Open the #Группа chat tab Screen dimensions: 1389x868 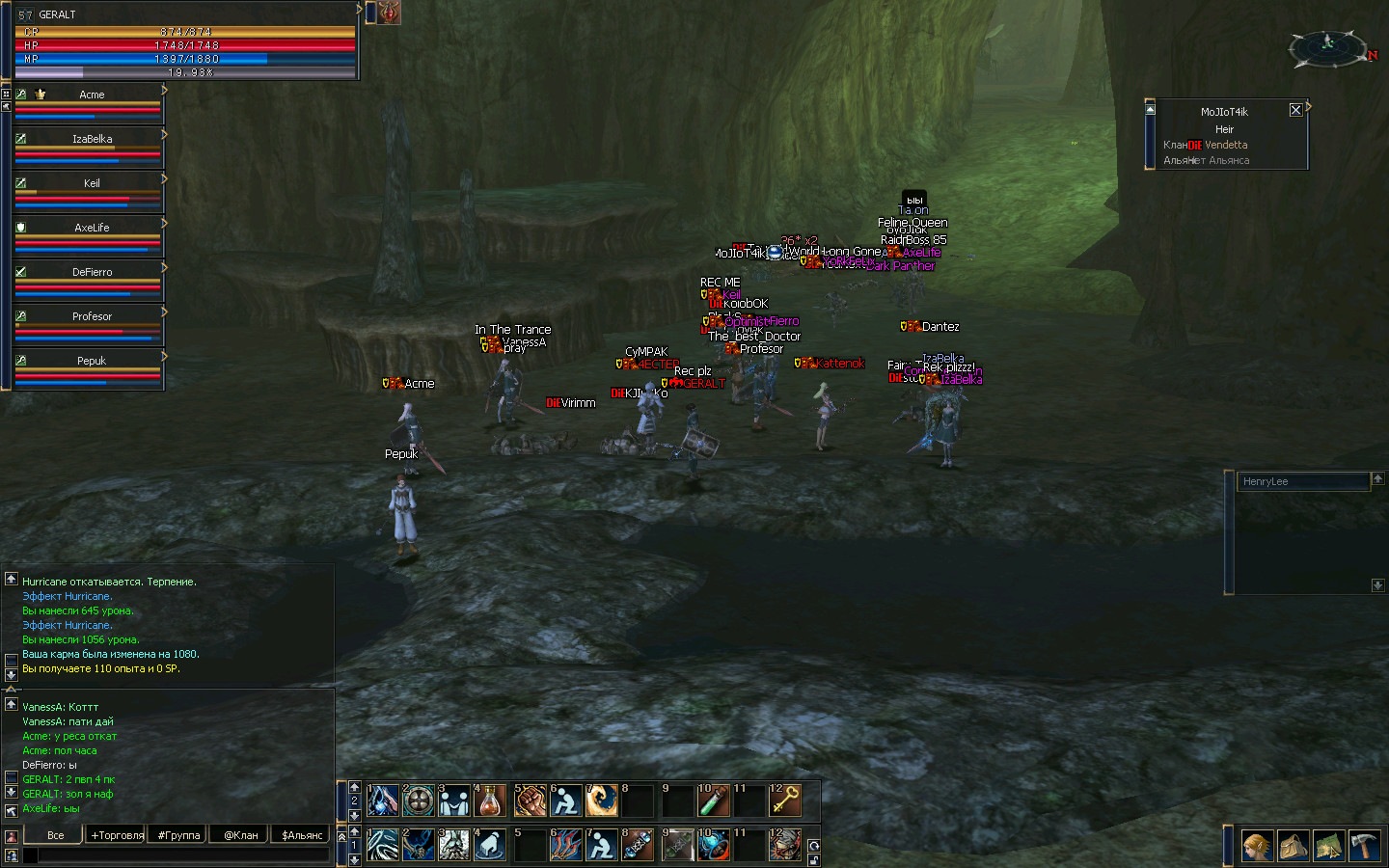pos(178,835)
